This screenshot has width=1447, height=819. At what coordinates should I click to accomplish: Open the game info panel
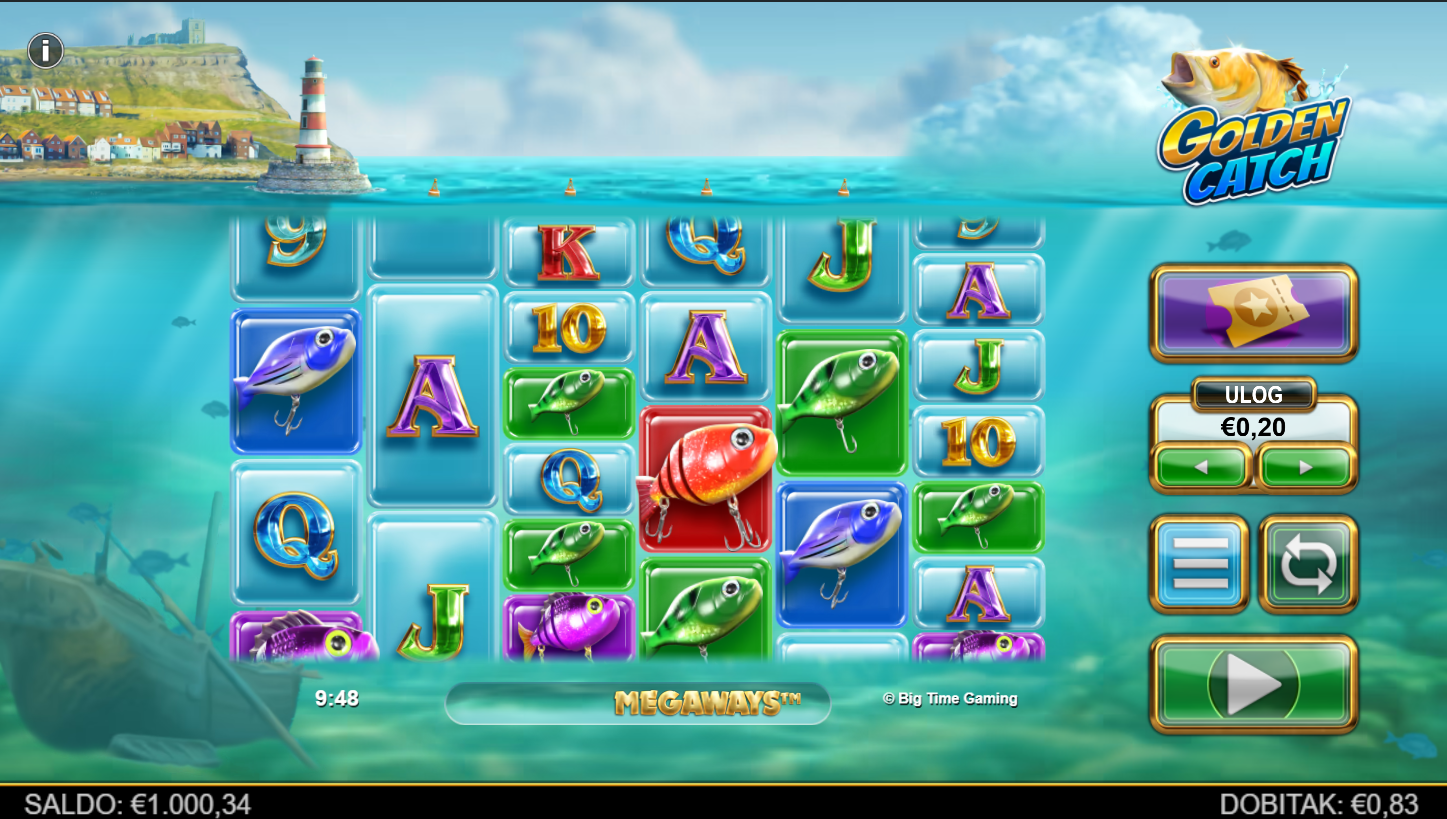pyautogui.click(x=46, y=50)
